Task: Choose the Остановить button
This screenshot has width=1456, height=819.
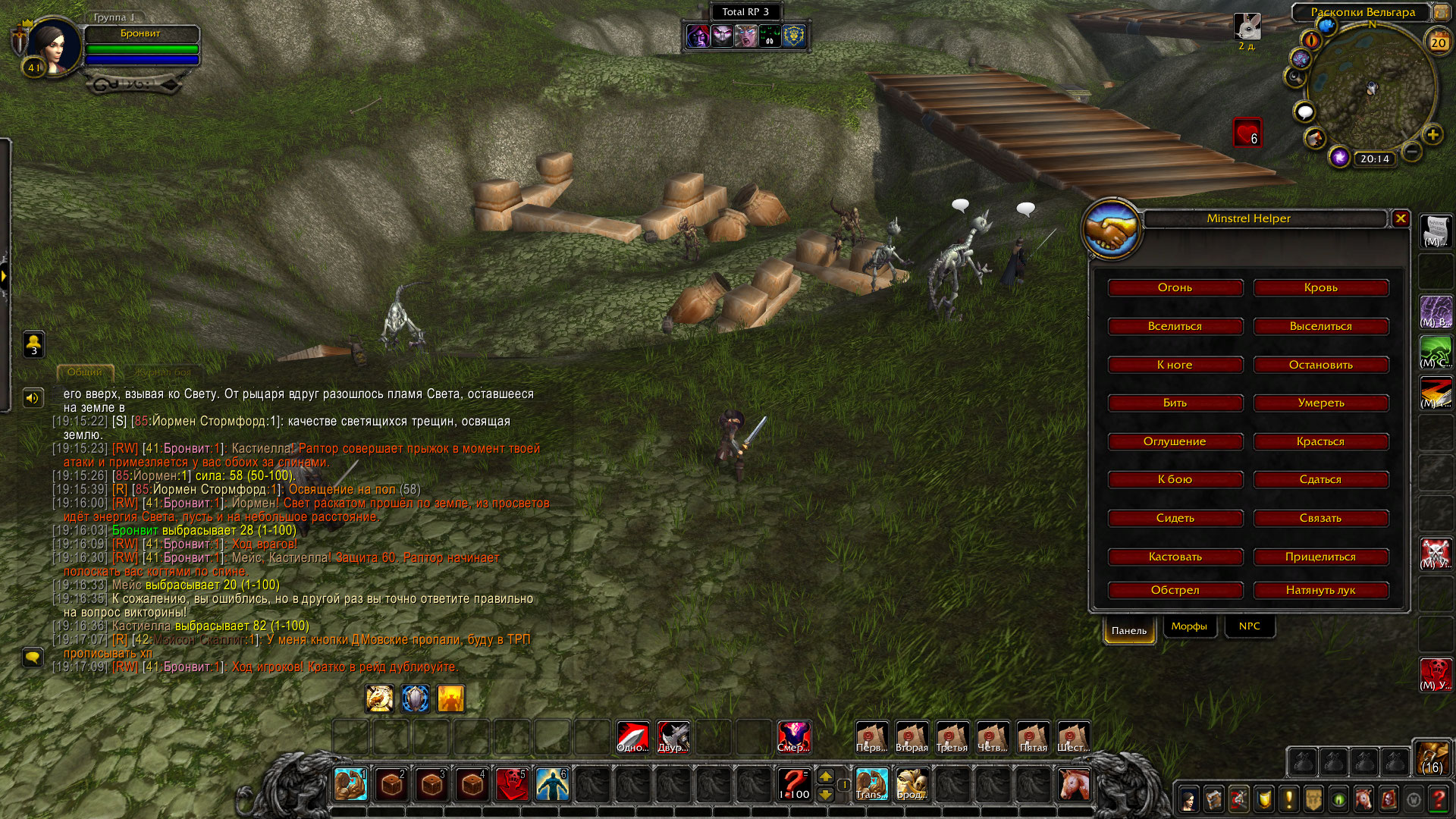Action: coord(1320,365)
